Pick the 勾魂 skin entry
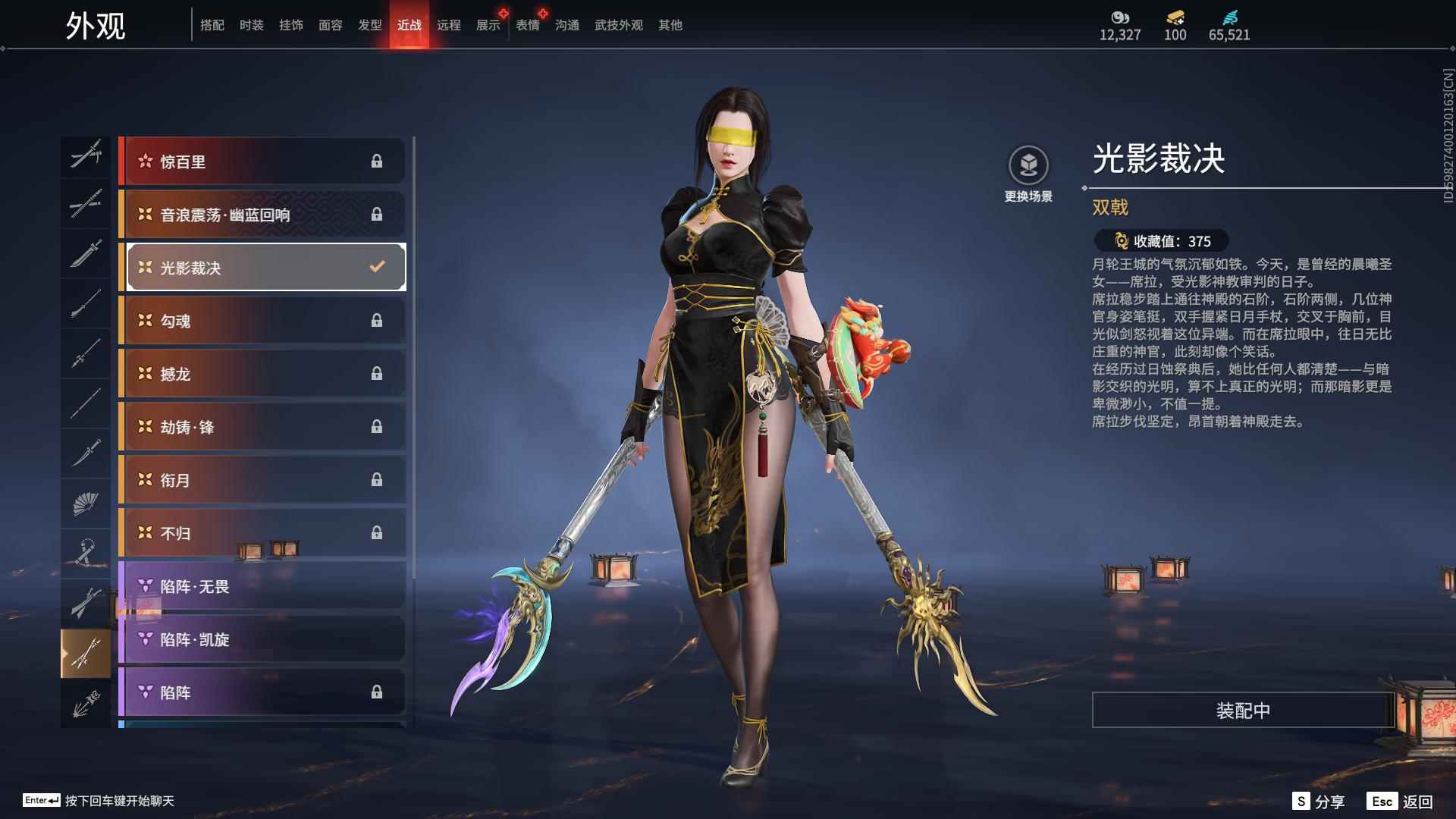This screenshot has height=819, width=1456. point(262,321)
